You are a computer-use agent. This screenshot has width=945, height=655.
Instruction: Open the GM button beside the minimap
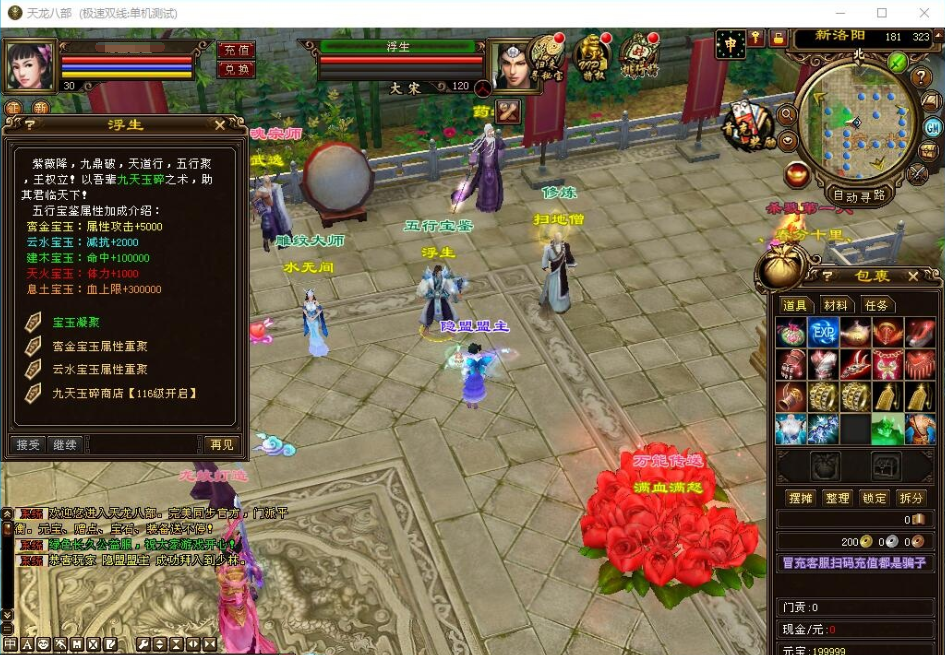pos(932,127)
